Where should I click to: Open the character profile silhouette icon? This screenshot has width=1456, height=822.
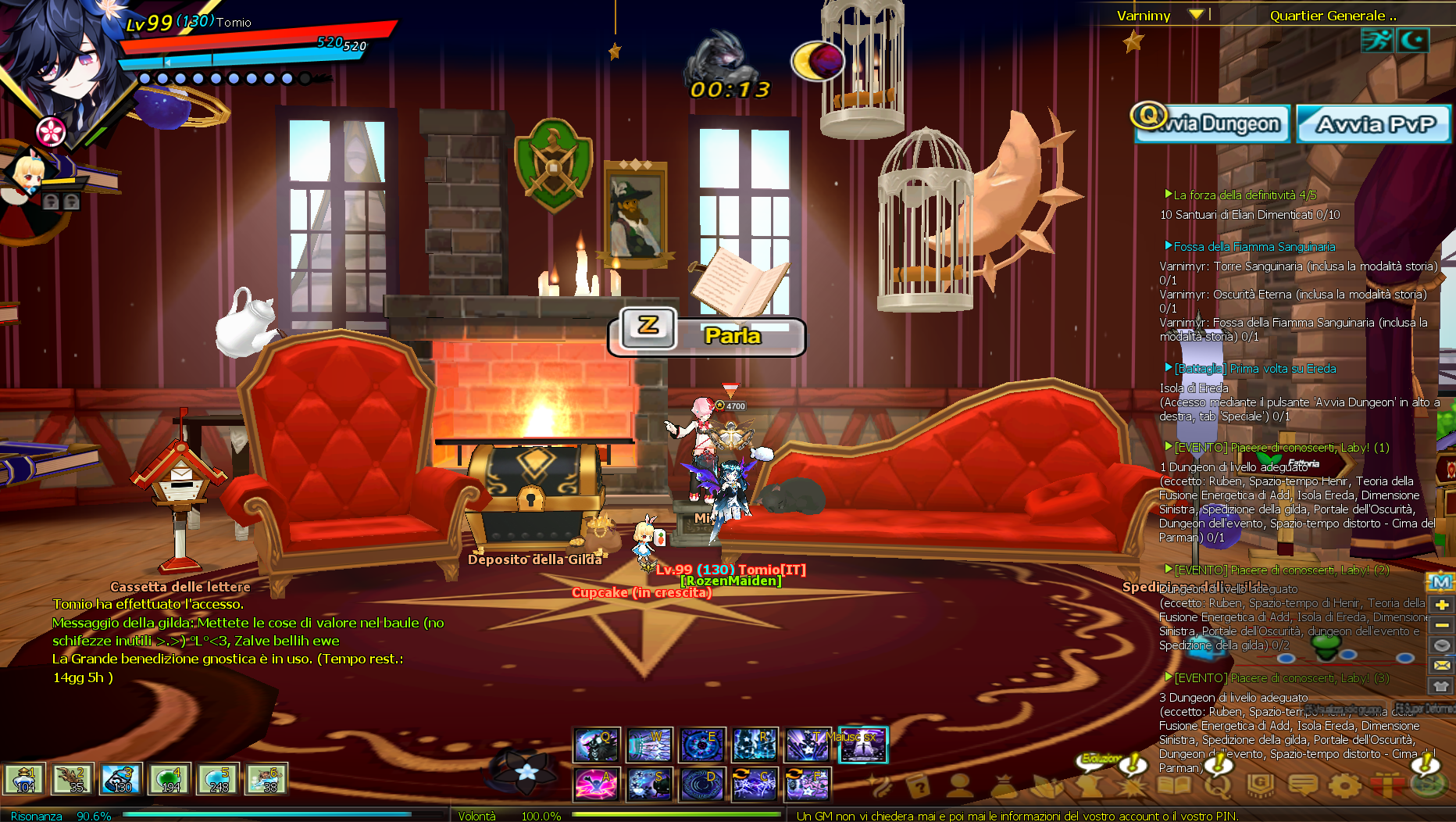[x=960, y=784]
